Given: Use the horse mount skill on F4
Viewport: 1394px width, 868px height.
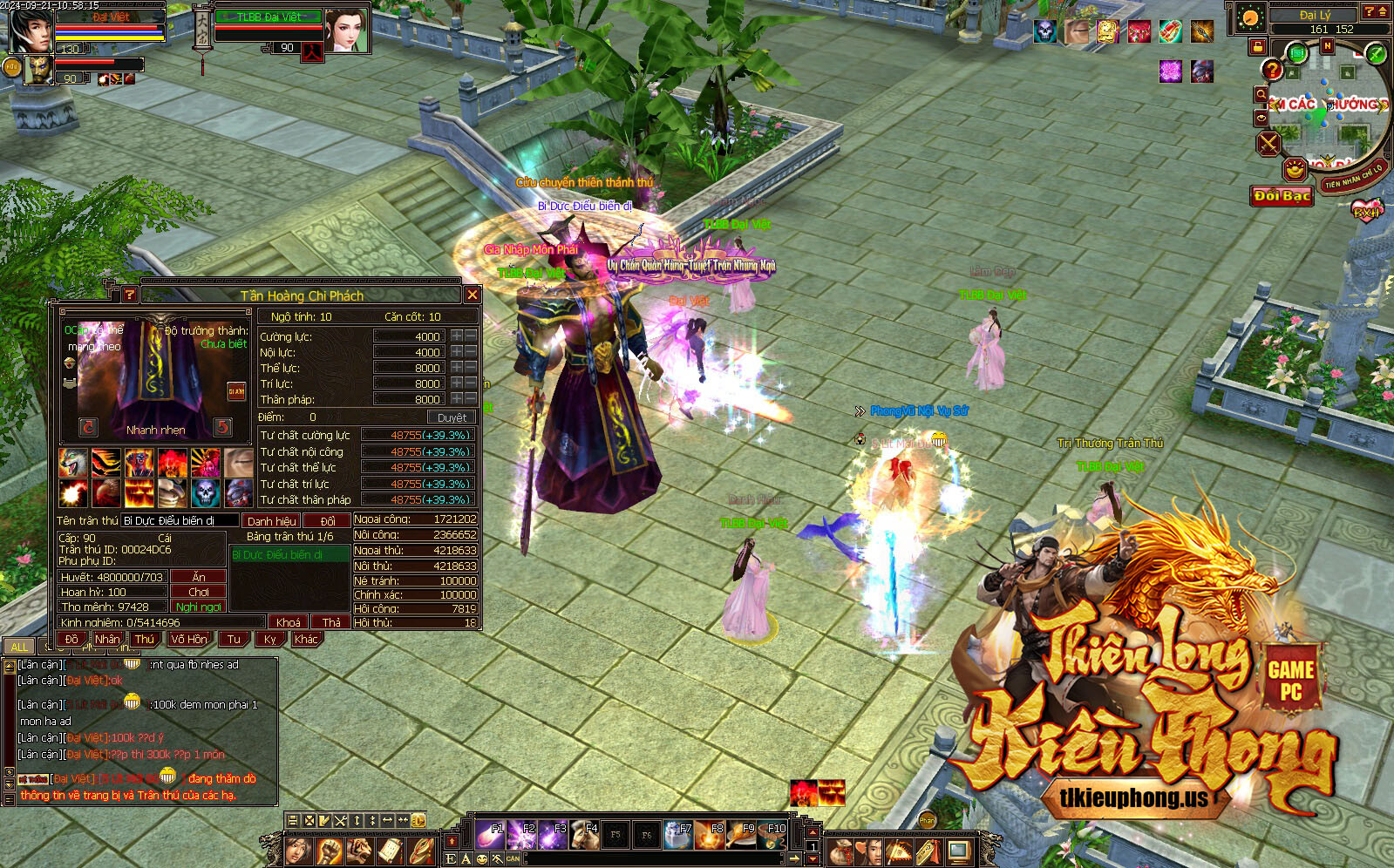Looking at the screenshot, I should click(x=584, y=835).
